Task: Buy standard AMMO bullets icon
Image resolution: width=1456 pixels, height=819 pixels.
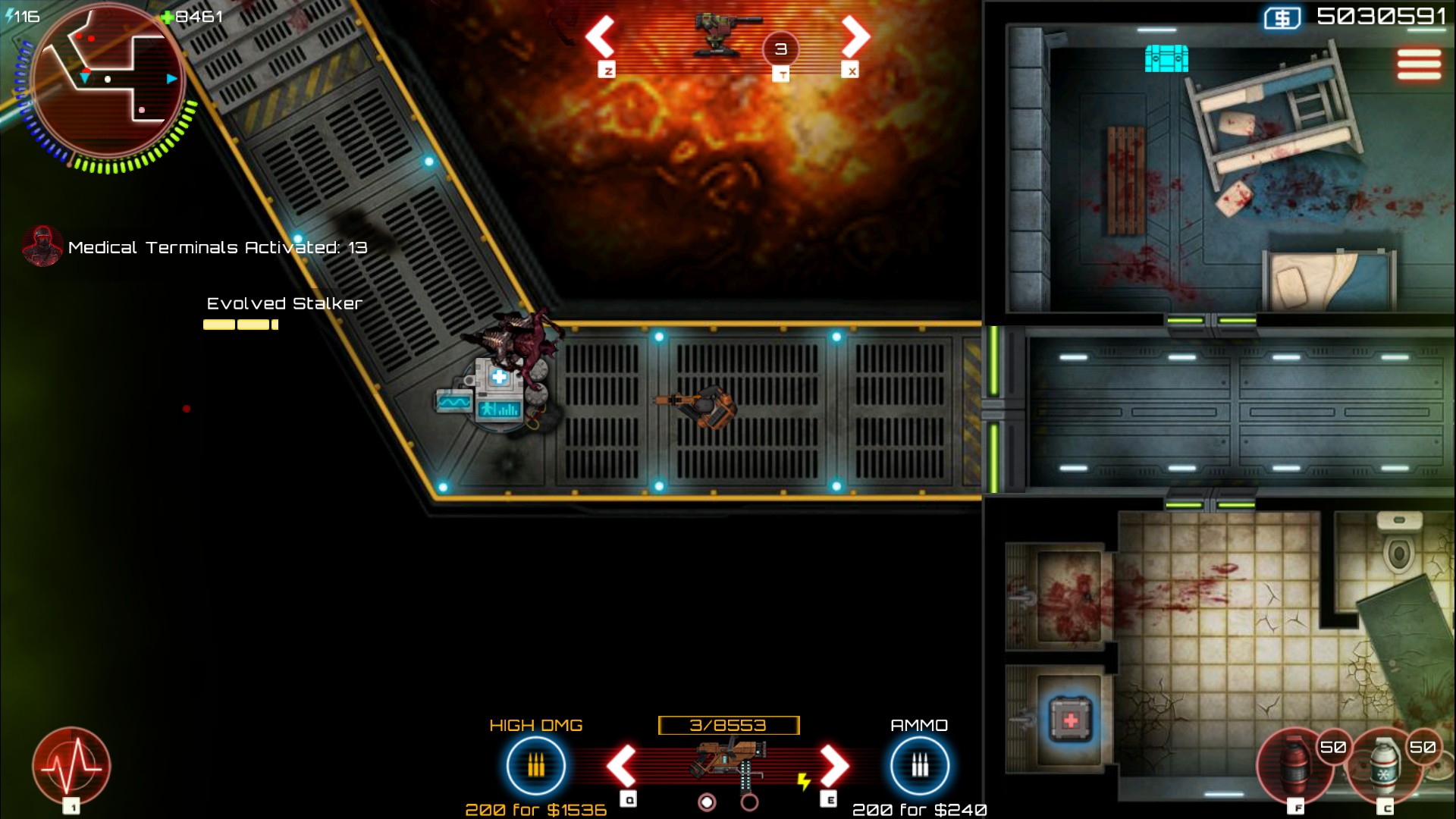Action: pyautogui.click(x=919, y=767)
